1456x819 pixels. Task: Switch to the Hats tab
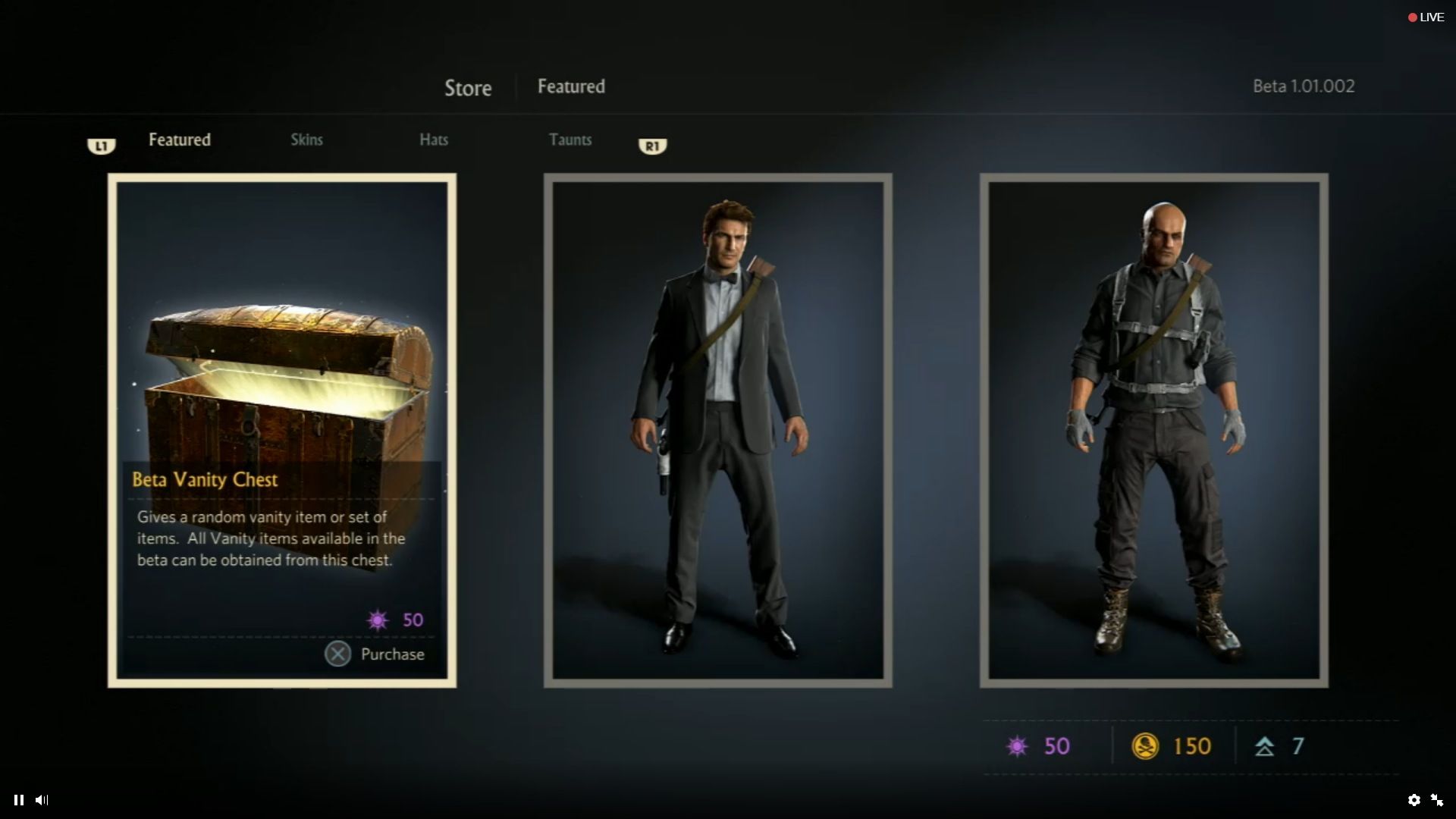click(x=434, y=140)
